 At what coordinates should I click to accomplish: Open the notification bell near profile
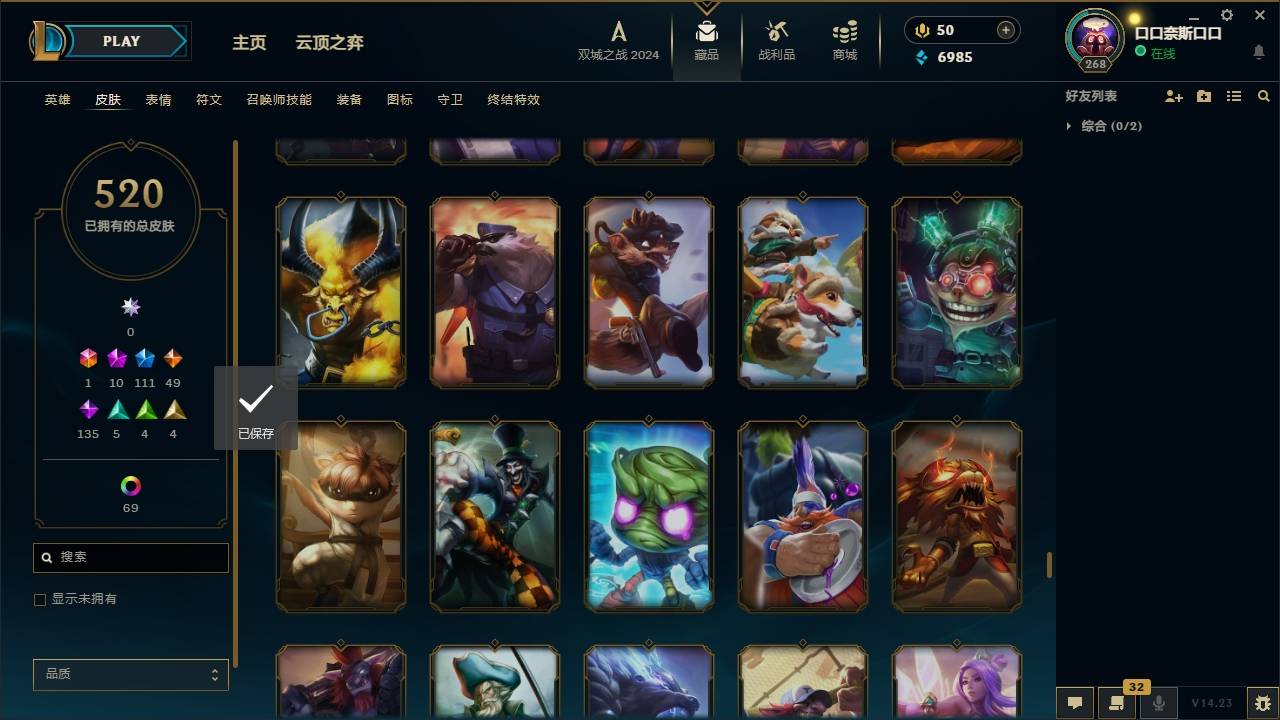pos(1257,53)
